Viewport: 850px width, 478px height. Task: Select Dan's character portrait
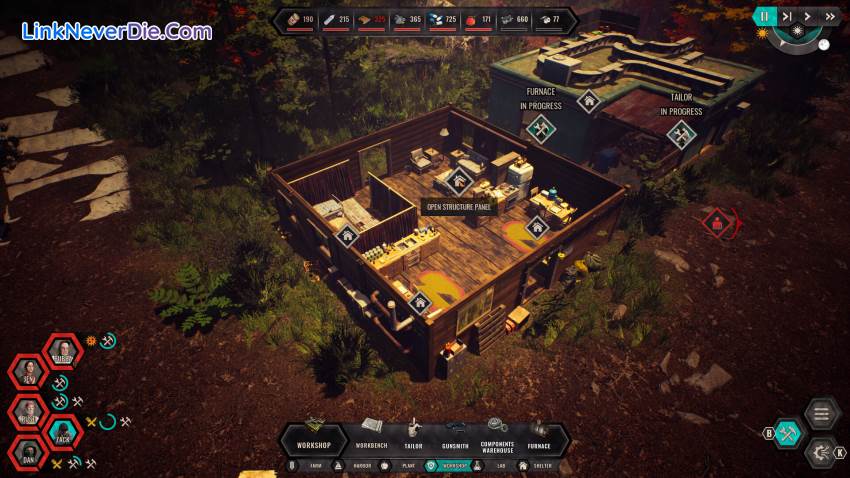coord(28,453)
